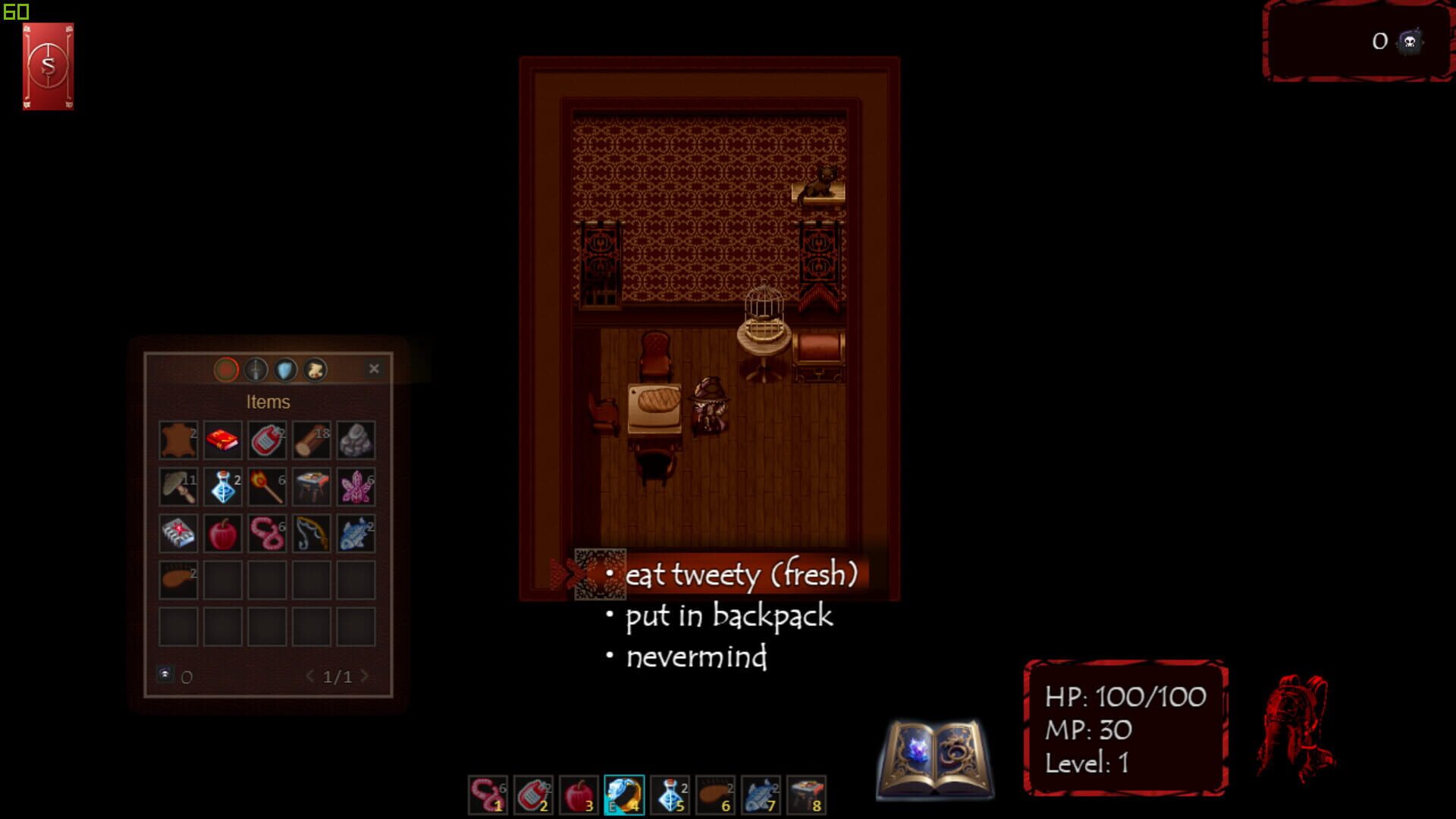Switch to the sword tab in inventory

(256, 369)
